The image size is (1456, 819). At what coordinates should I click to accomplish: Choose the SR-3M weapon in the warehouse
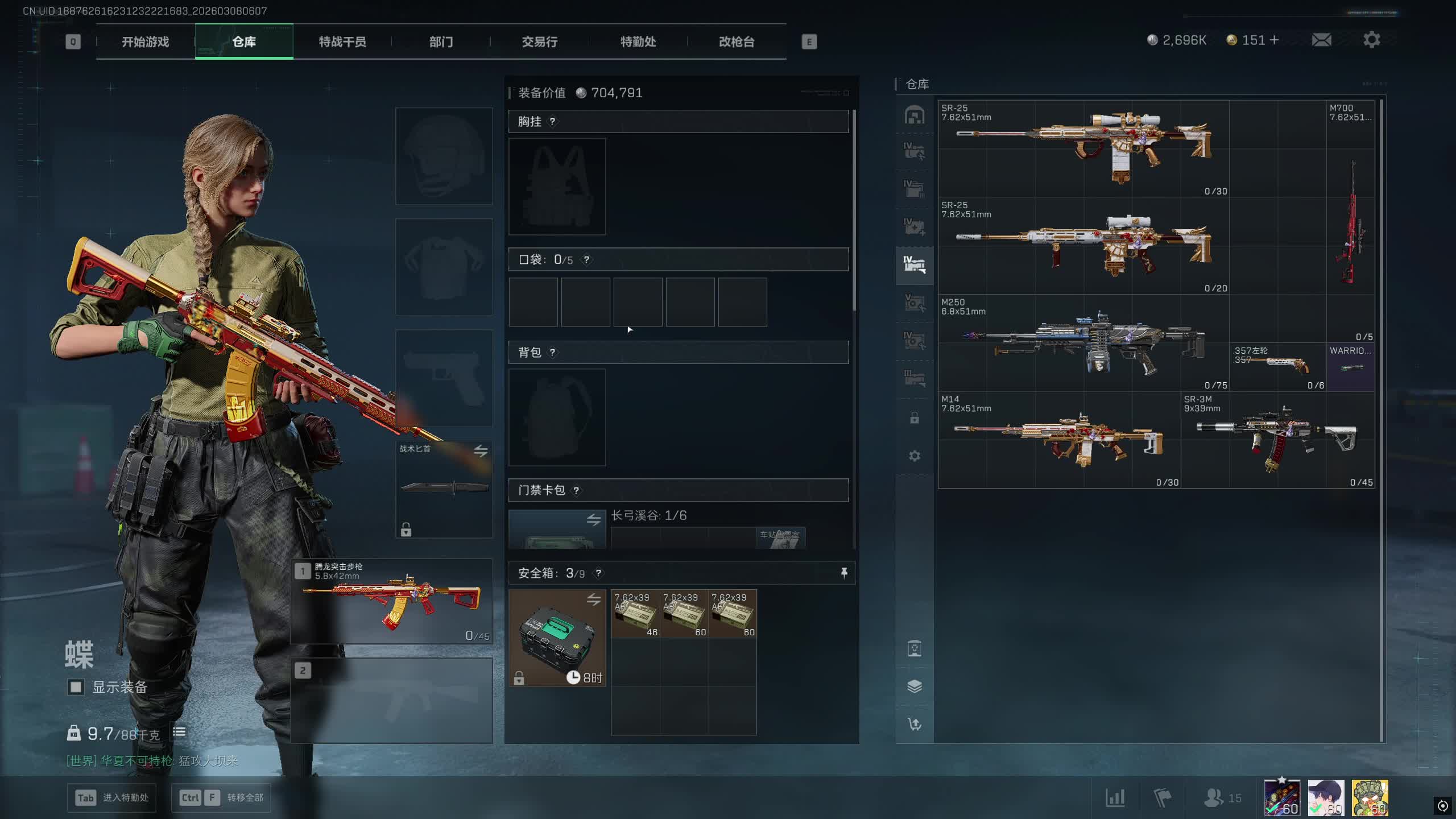coord(1277,440)
